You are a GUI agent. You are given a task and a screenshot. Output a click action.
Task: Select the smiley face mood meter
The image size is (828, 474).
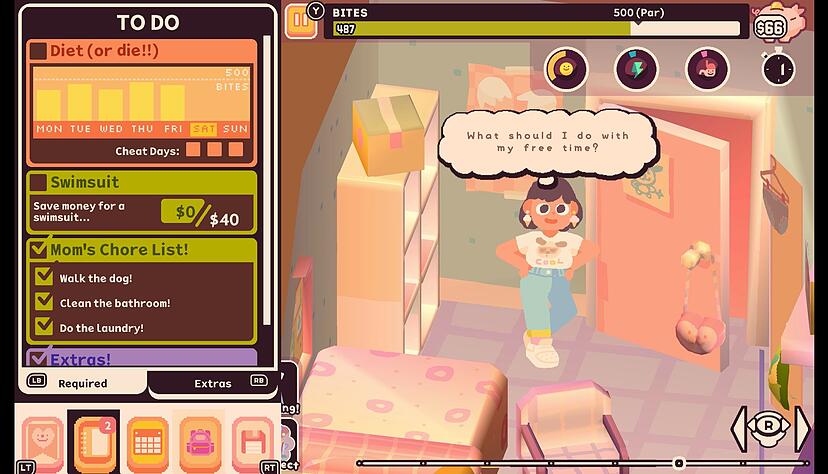point(566,68)
